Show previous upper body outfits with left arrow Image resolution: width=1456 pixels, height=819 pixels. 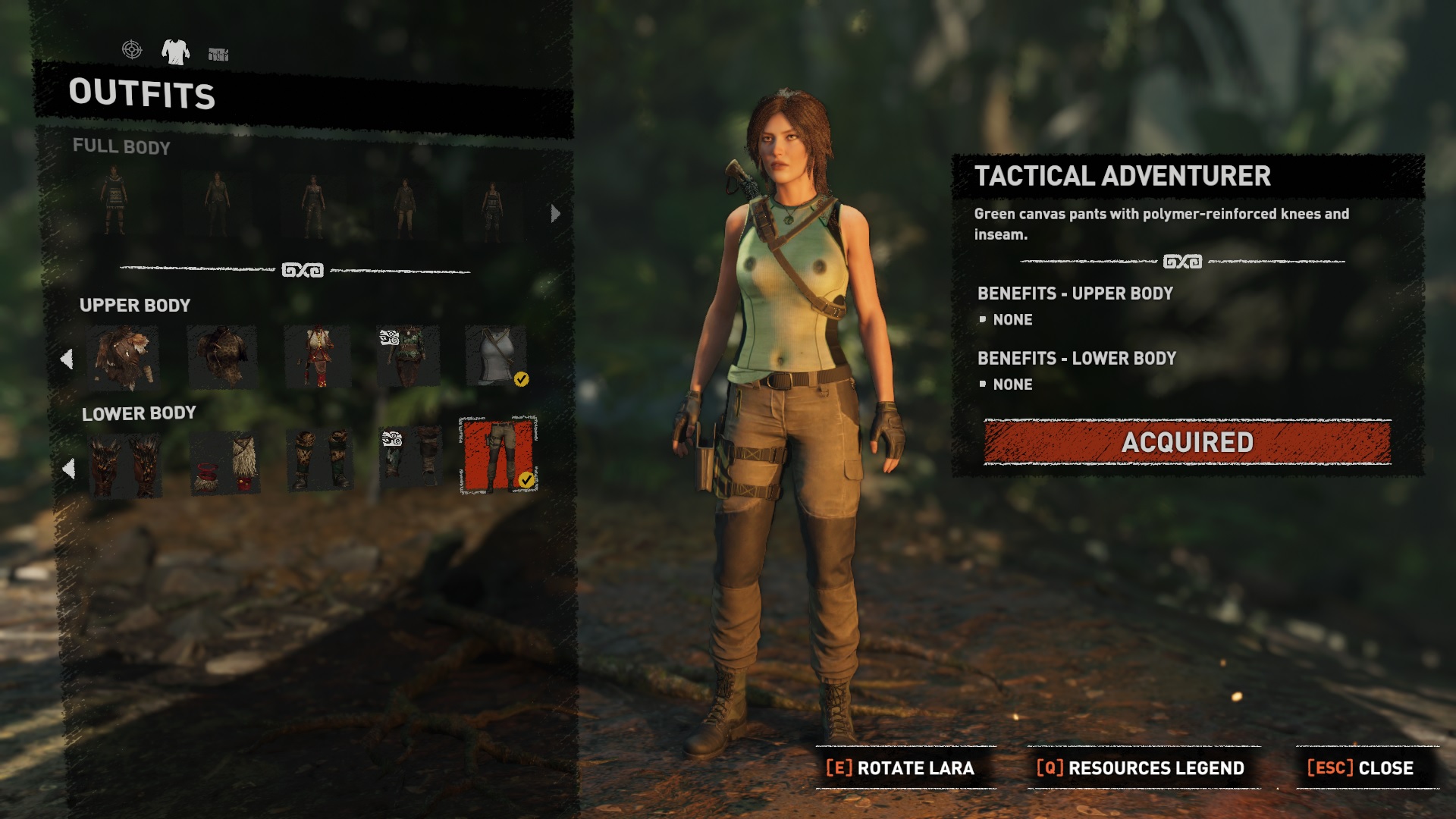coord(67,359)
